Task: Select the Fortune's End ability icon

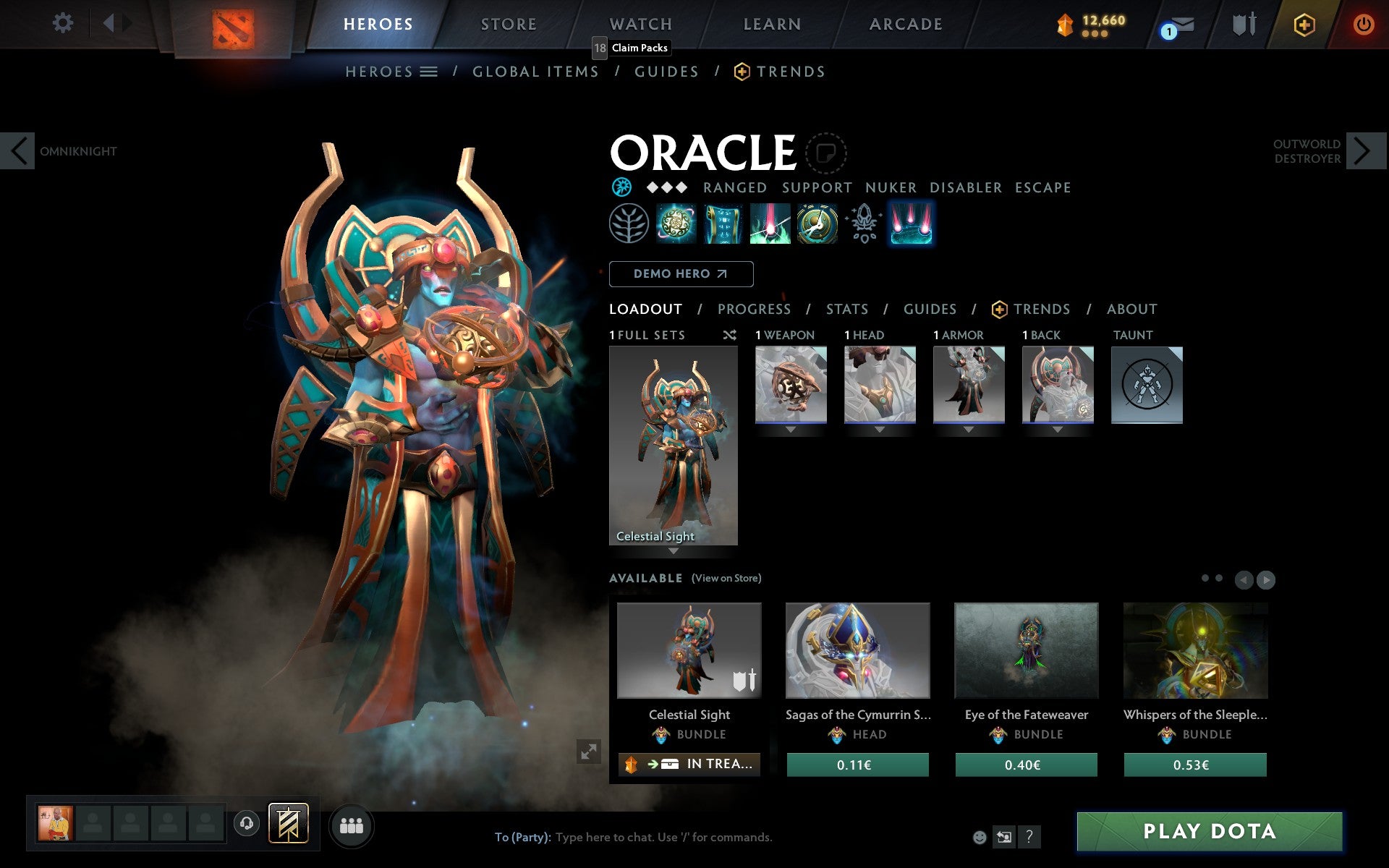Action: pyautogui.click(x=674, y=225)
